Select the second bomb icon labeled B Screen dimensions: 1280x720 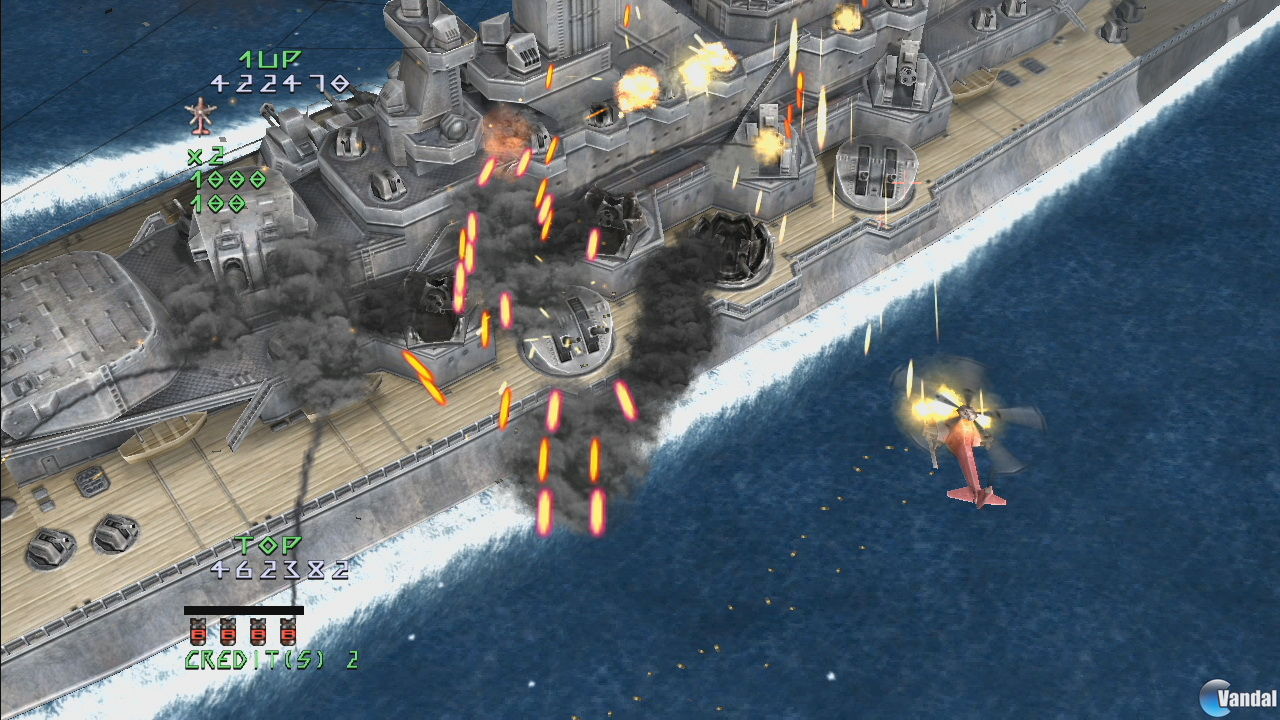point(227,632)
